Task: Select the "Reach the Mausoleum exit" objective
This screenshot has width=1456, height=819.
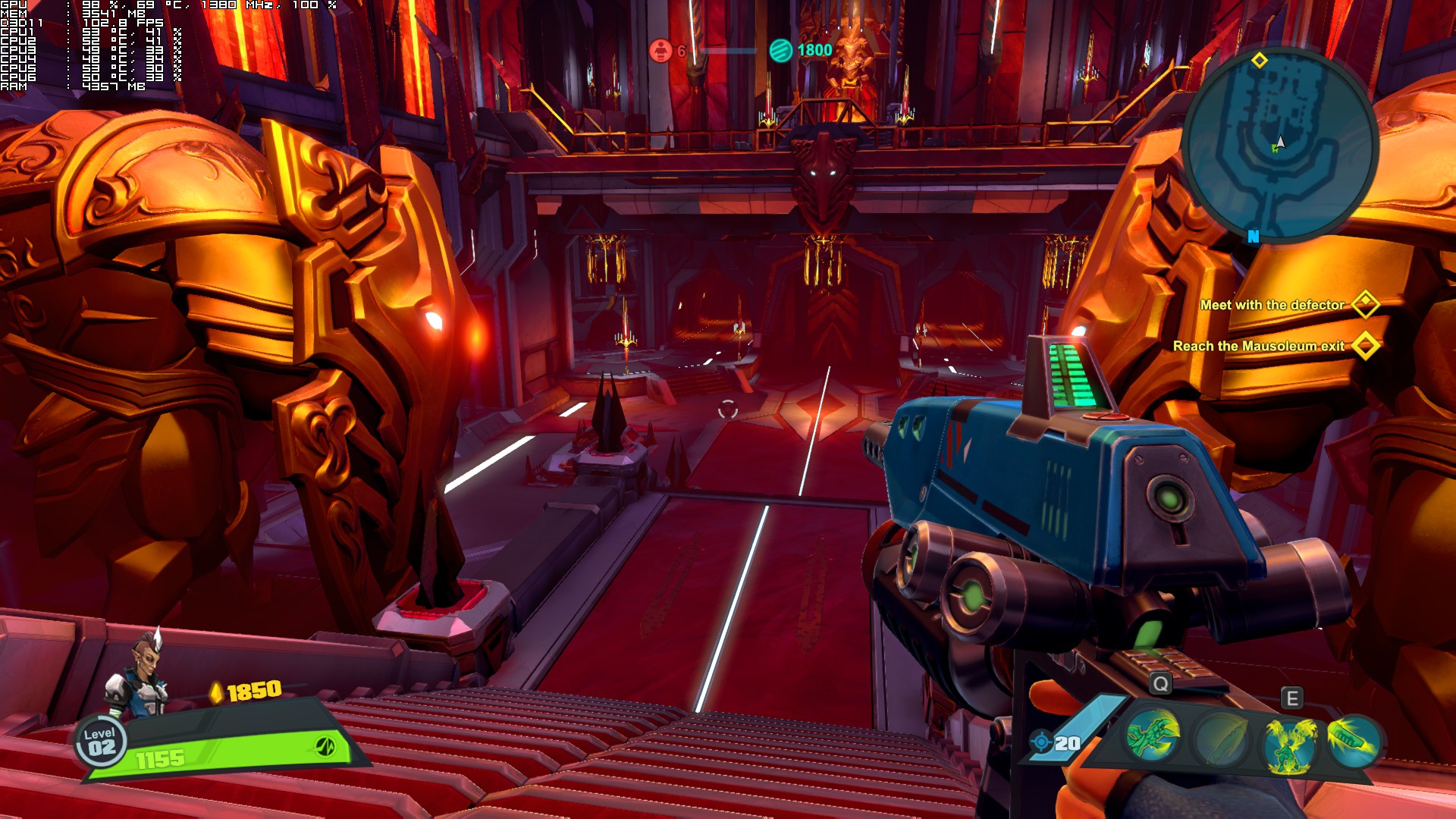Action: click(1258, 346)
